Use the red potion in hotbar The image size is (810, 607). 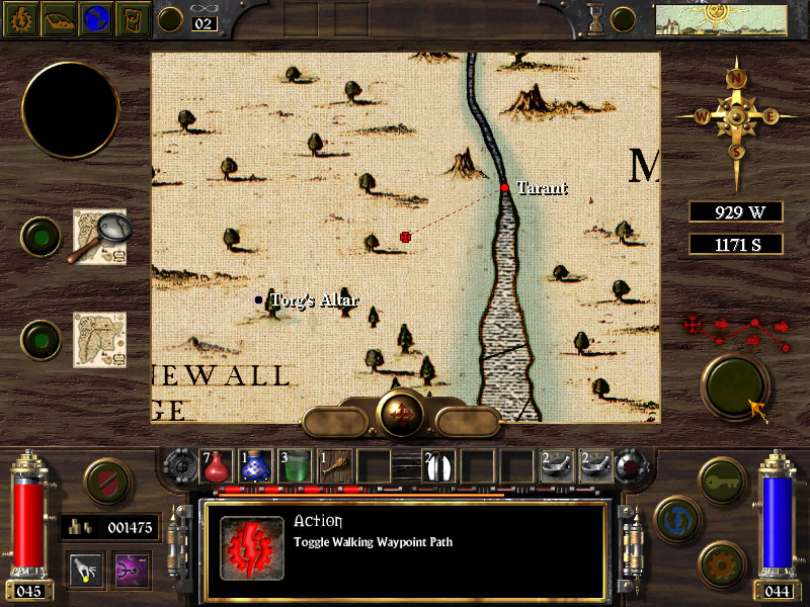(x=218, y=466)
